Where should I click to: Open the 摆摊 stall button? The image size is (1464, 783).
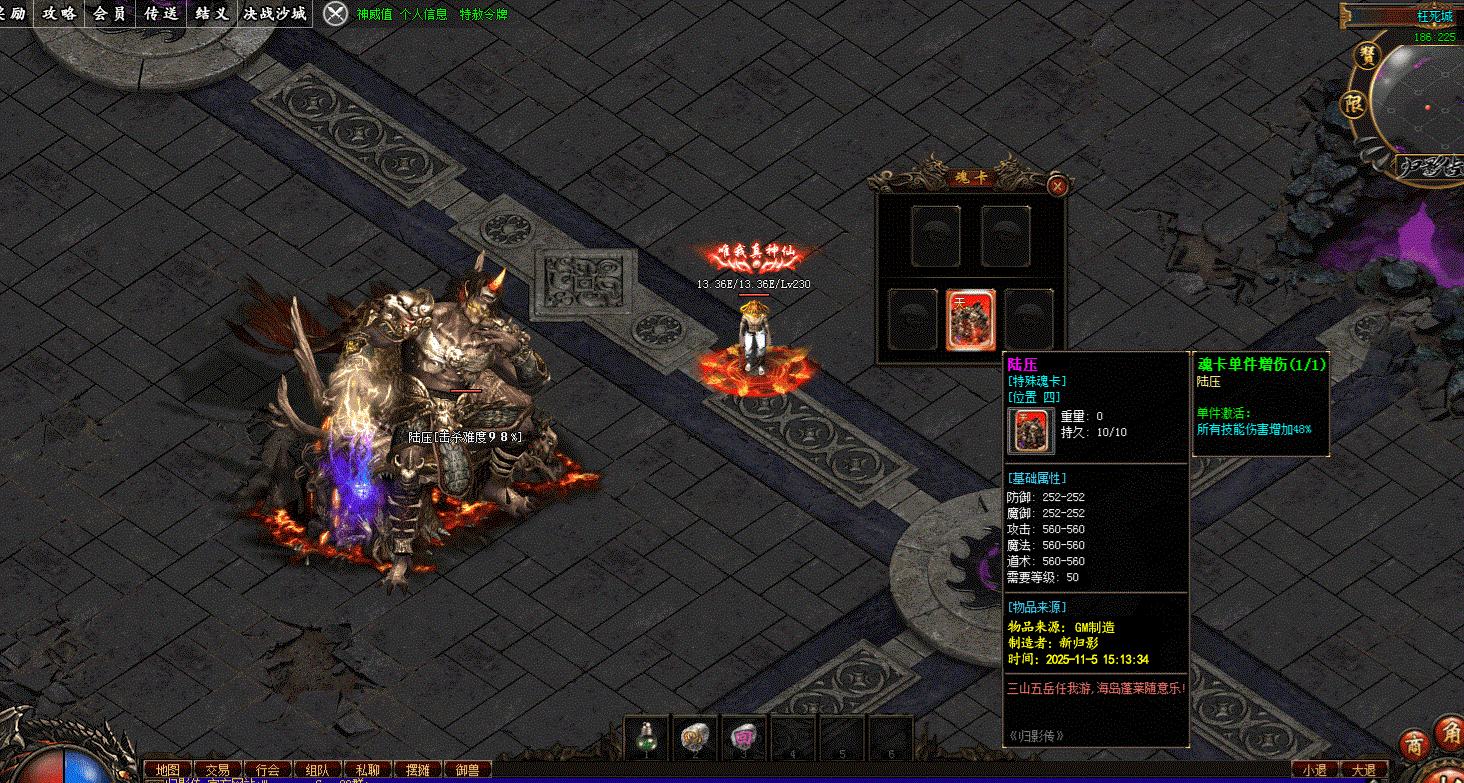417,770
